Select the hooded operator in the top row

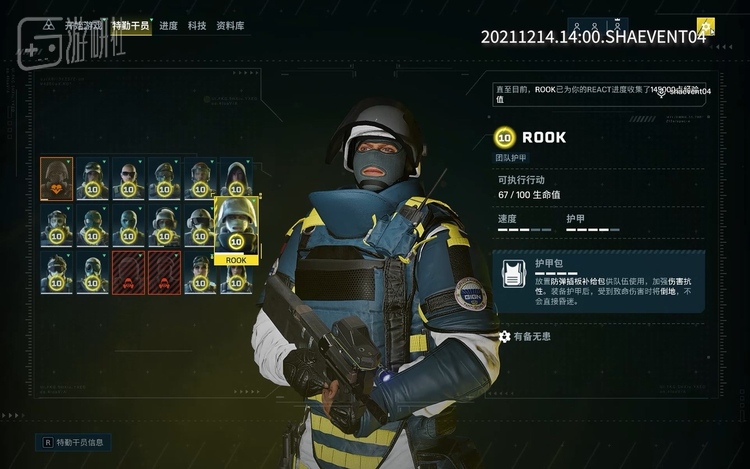coord(236,178)
